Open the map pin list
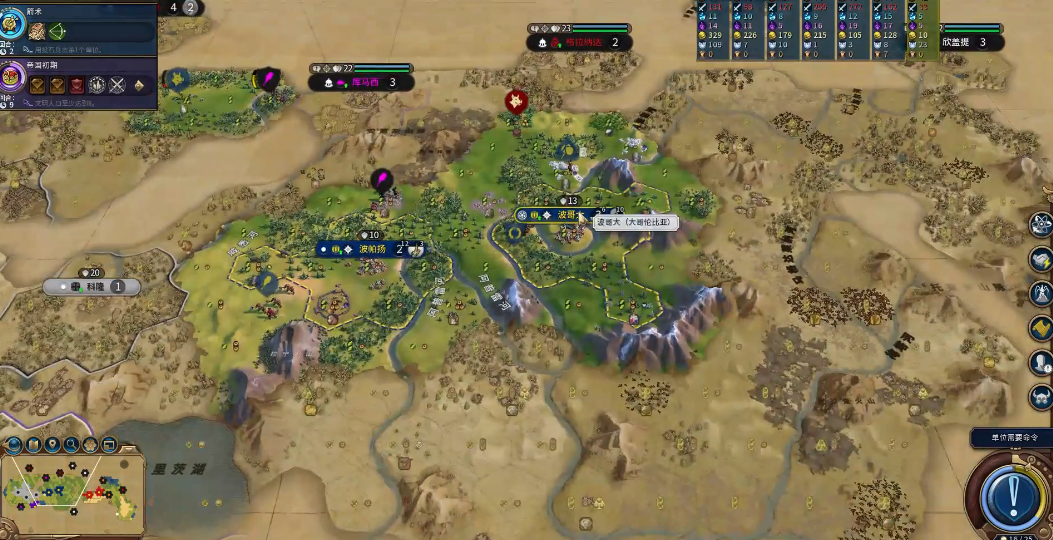This screenshot has height=540, width=1053. pos(52,444)
